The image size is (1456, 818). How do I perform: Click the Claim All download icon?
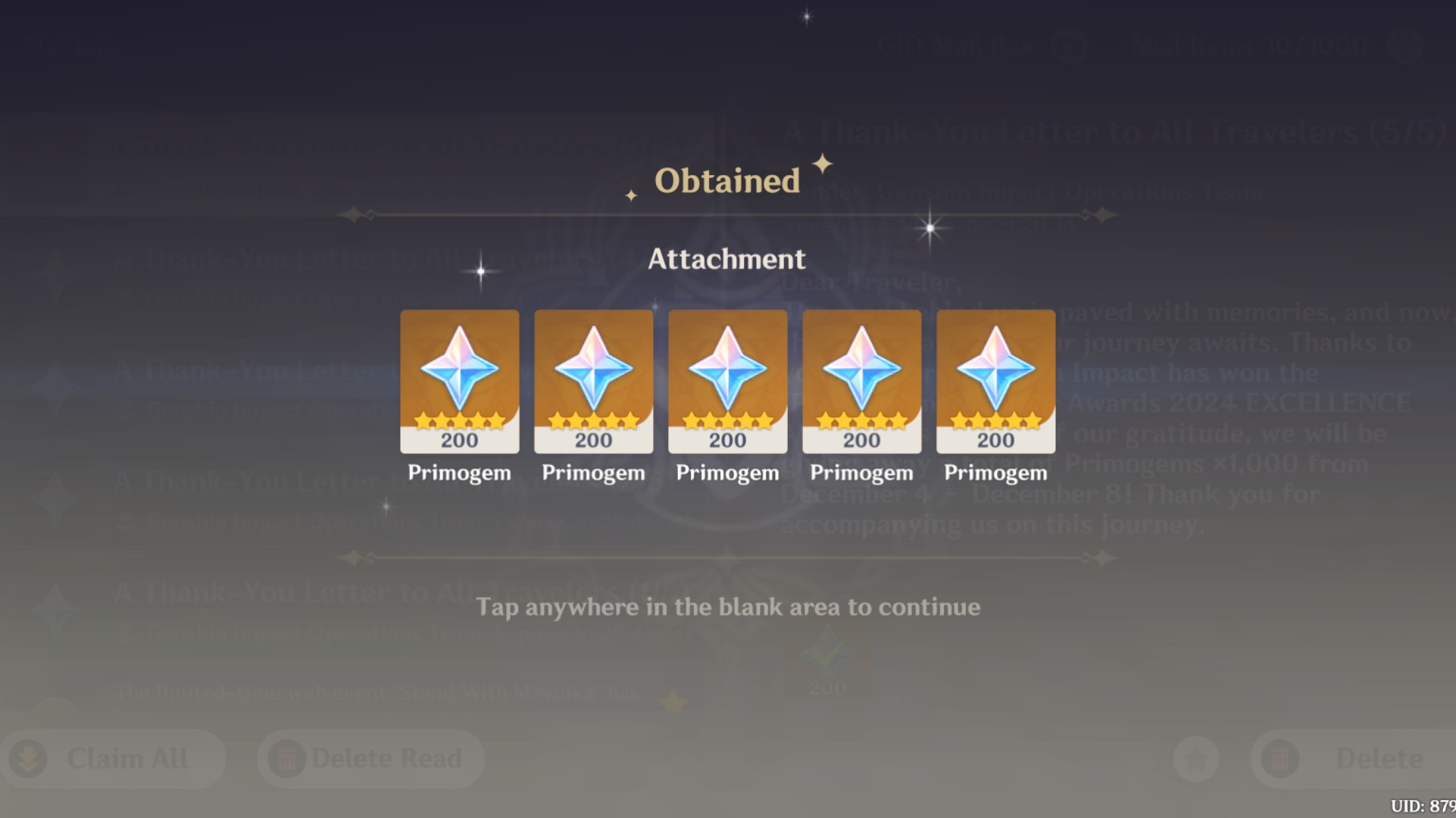29,757
